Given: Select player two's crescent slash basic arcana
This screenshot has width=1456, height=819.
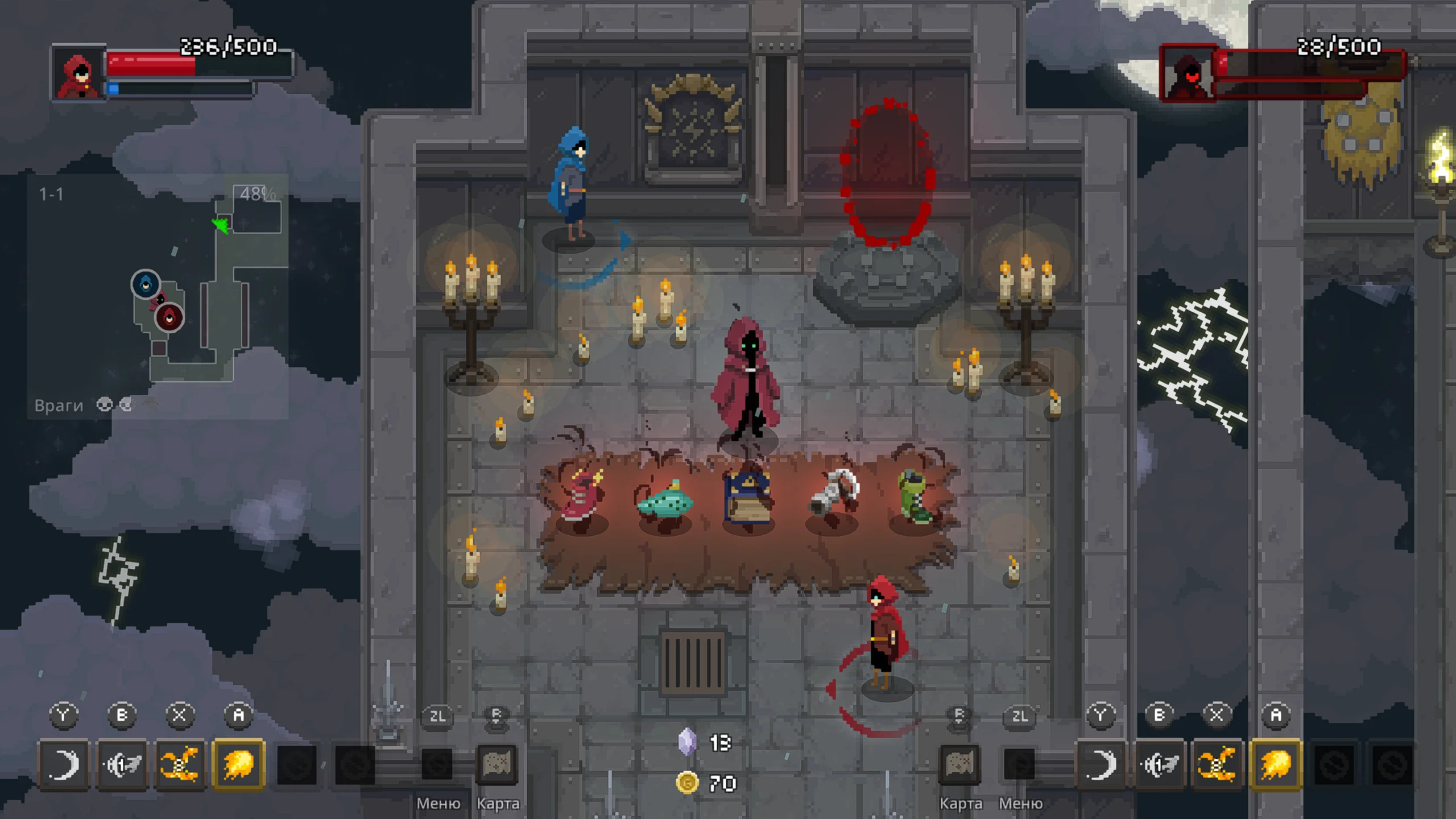Looking at the screenshot, I should pyautogui.click(x=1101, y=764).
